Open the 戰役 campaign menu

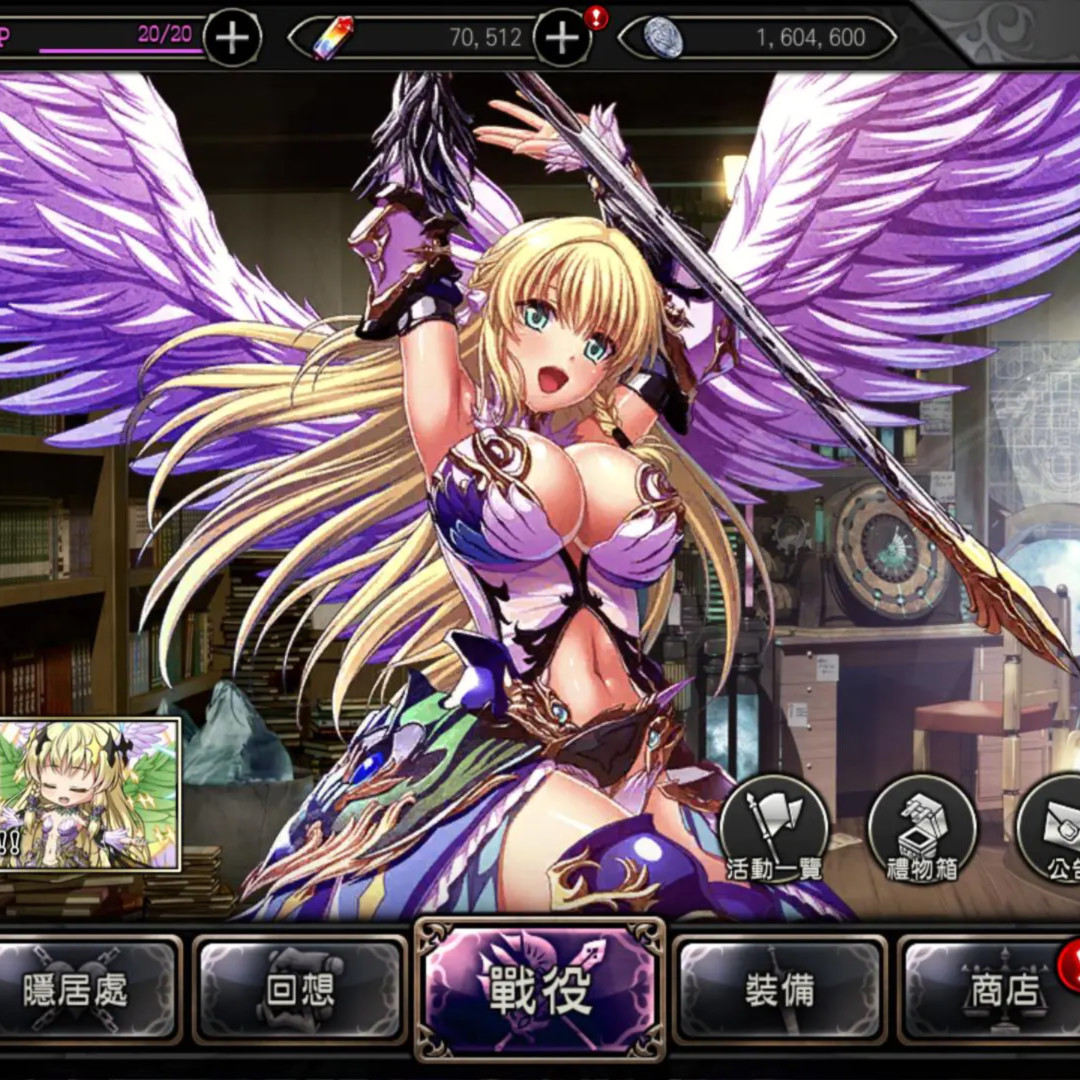(539, 988)
